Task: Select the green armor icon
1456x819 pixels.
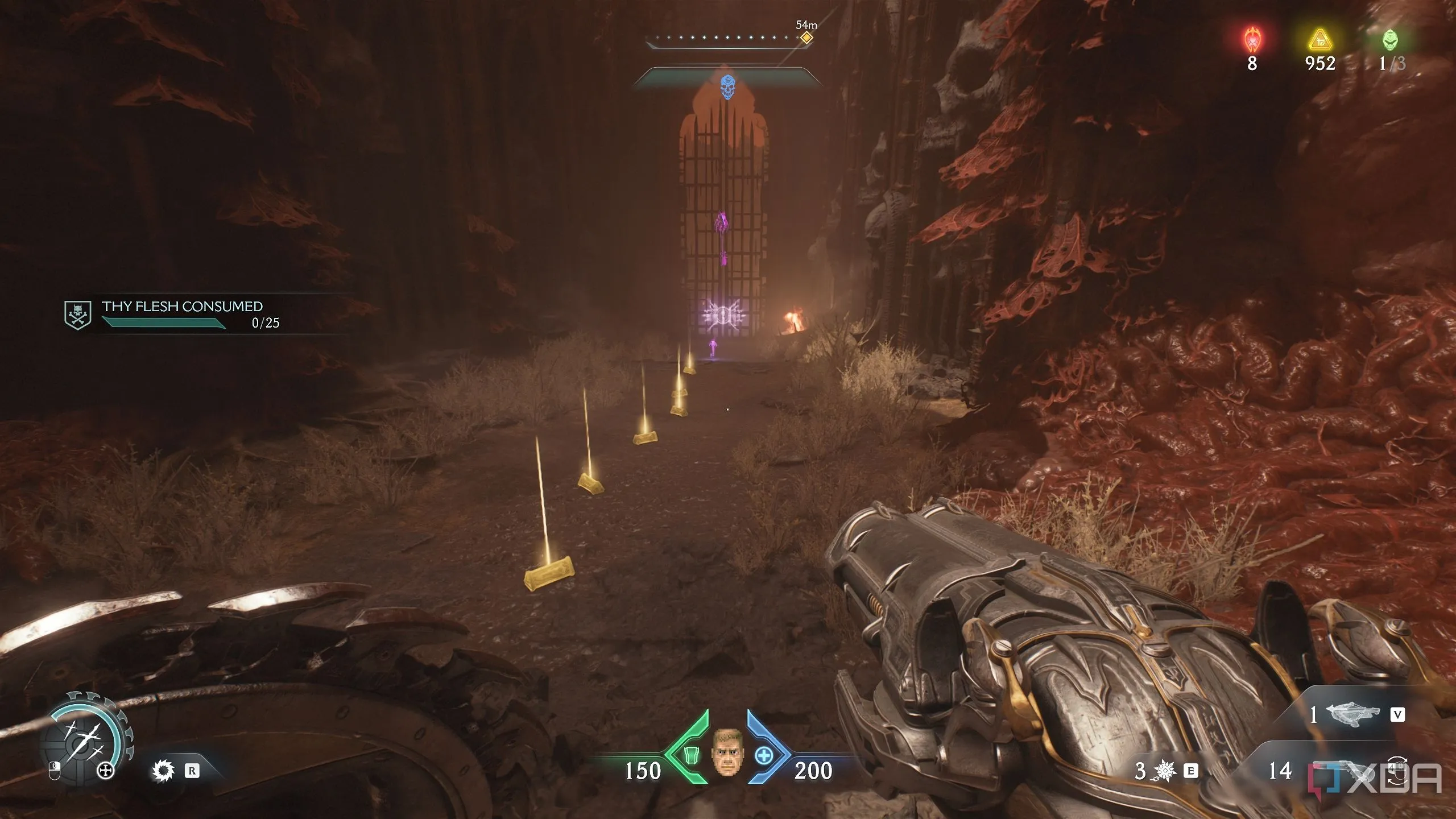Action: (x=690, y=755)
